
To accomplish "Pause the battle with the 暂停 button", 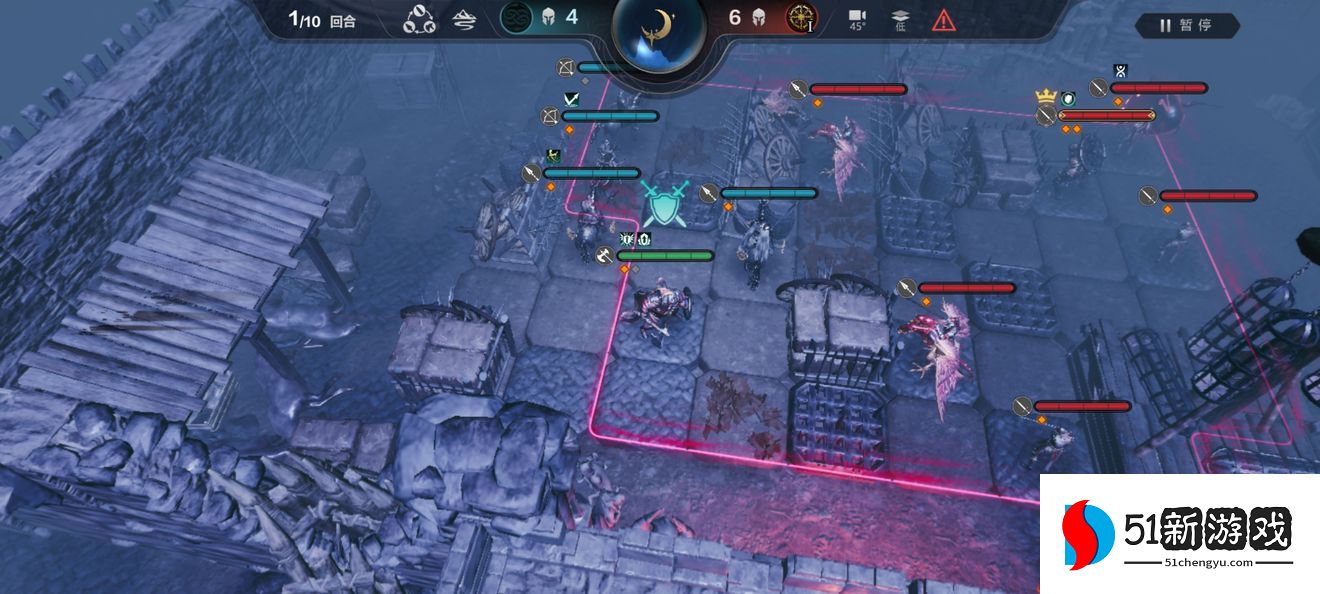I will pos(1186,26).
